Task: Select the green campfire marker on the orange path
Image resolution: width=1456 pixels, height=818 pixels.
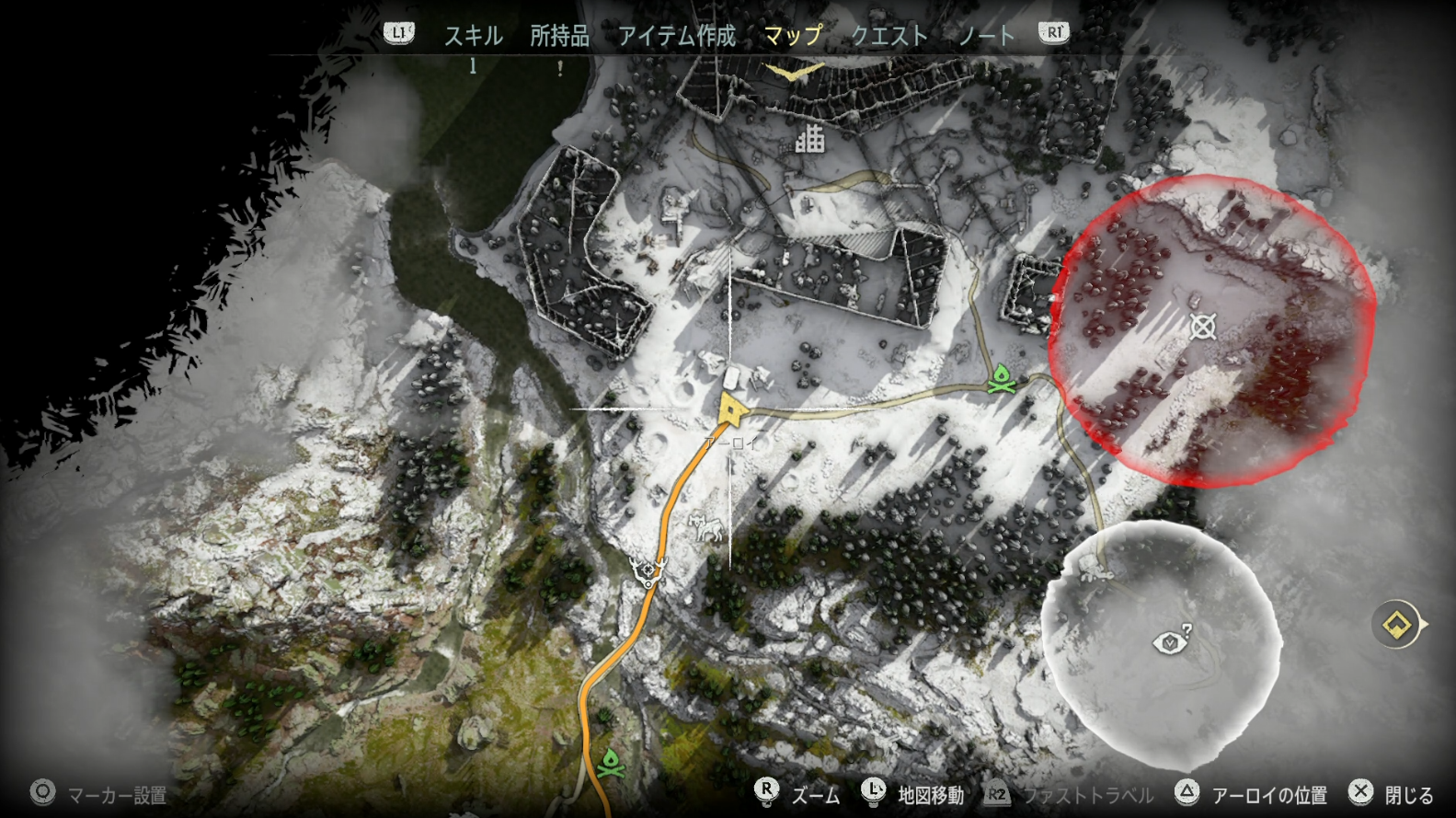Action: (610, 763)
